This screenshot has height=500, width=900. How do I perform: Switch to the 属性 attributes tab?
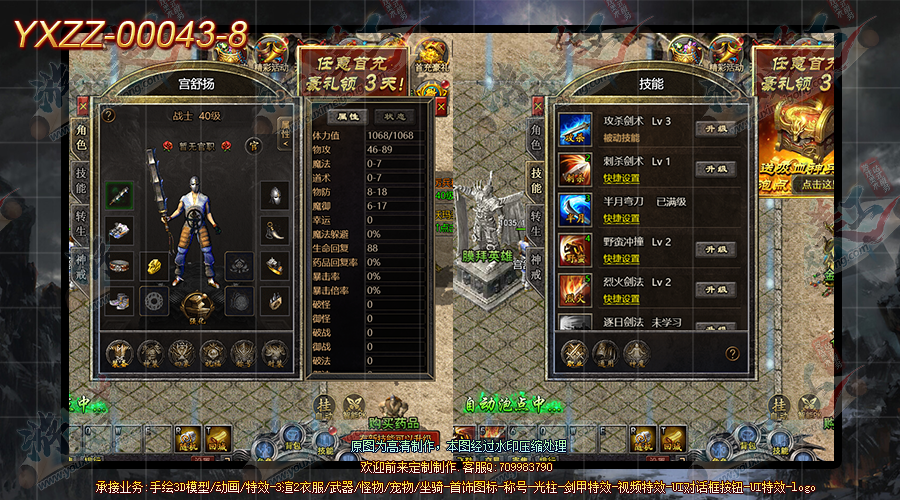342,116
